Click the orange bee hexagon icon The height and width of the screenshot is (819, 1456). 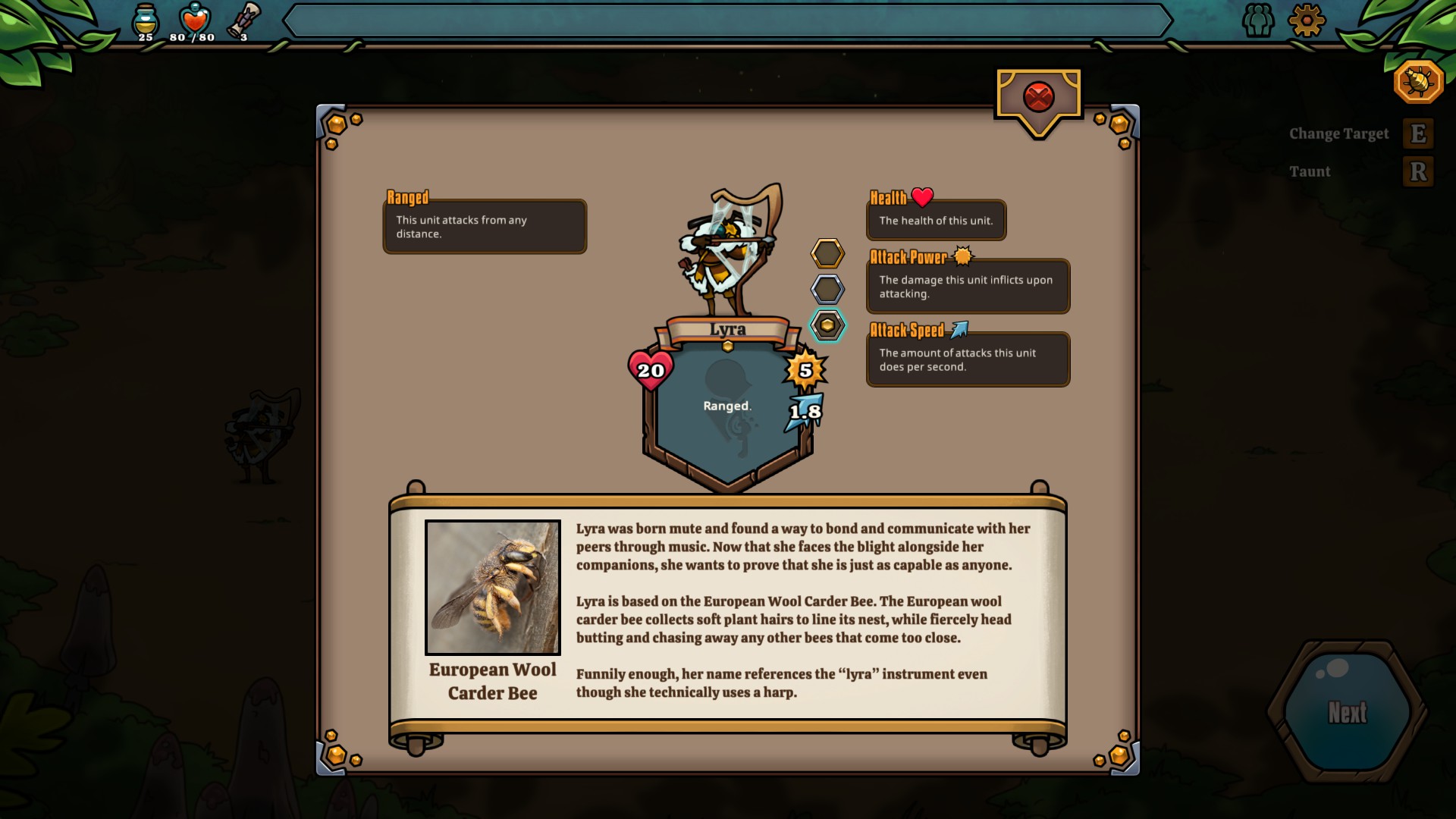(x=1418, y=80)
